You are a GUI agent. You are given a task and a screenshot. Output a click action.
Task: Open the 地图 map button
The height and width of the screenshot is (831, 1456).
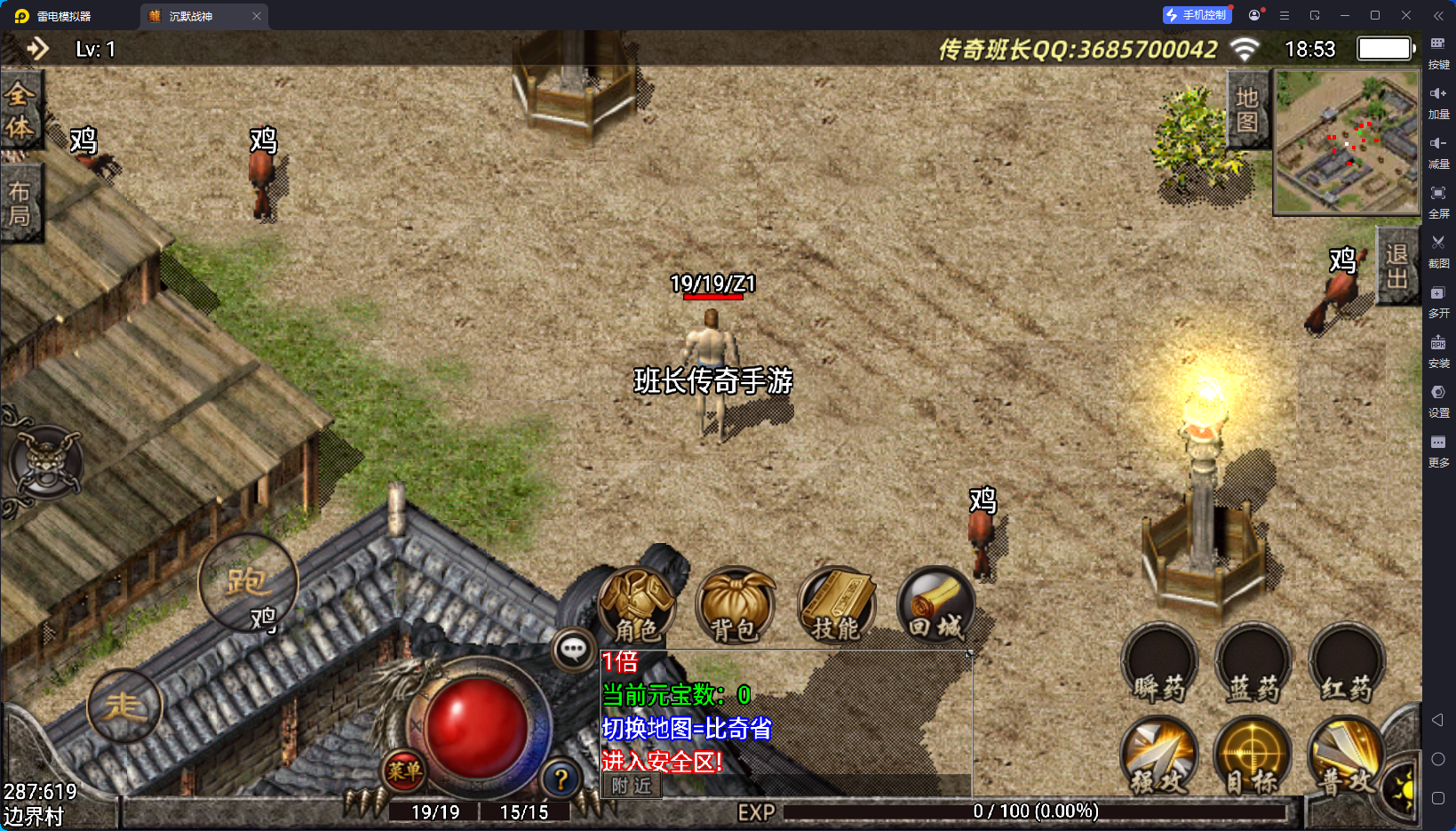(1247, 109)
